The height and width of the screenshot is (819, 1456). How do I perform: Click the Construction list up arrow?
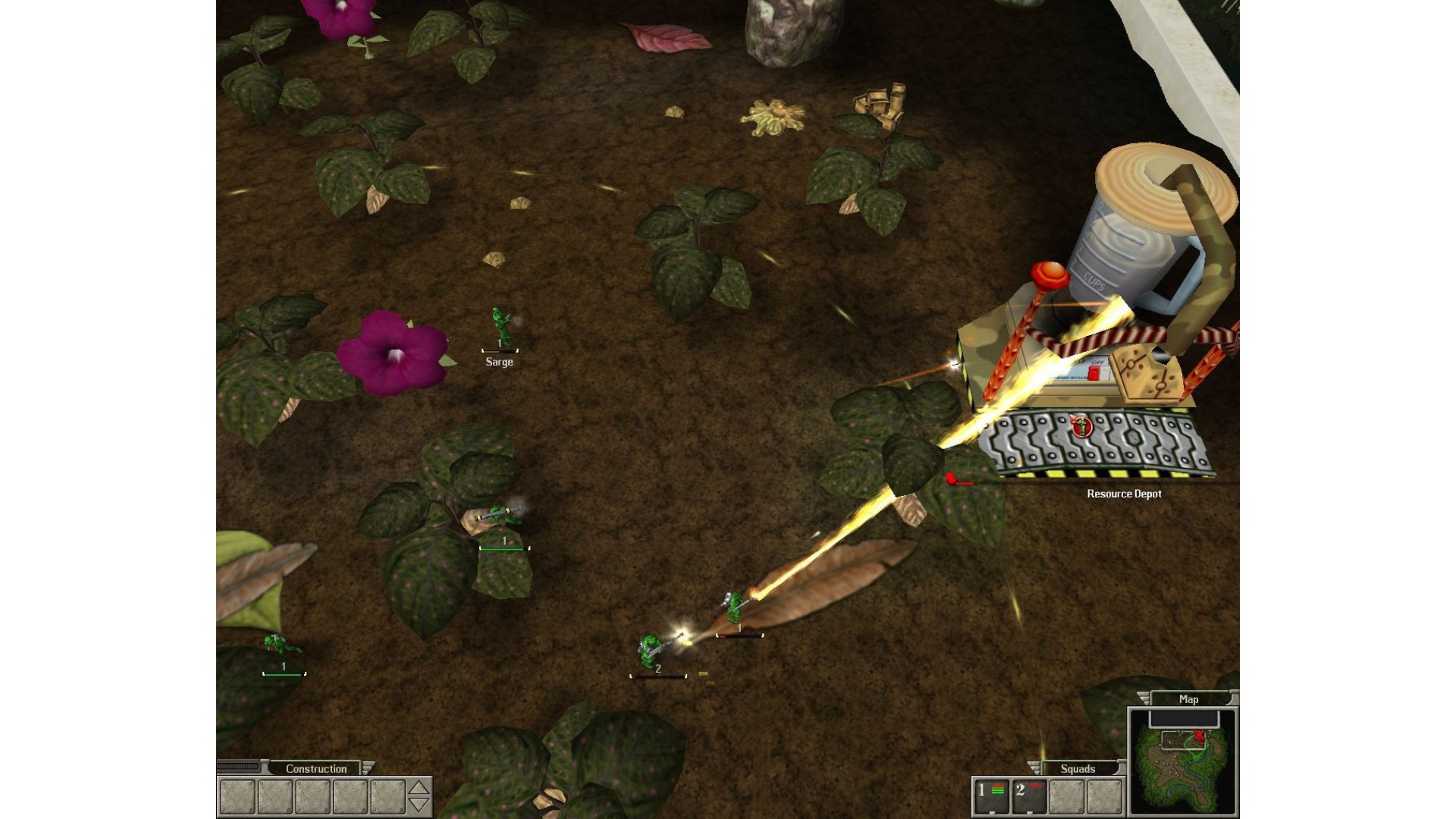coord(419,787)
